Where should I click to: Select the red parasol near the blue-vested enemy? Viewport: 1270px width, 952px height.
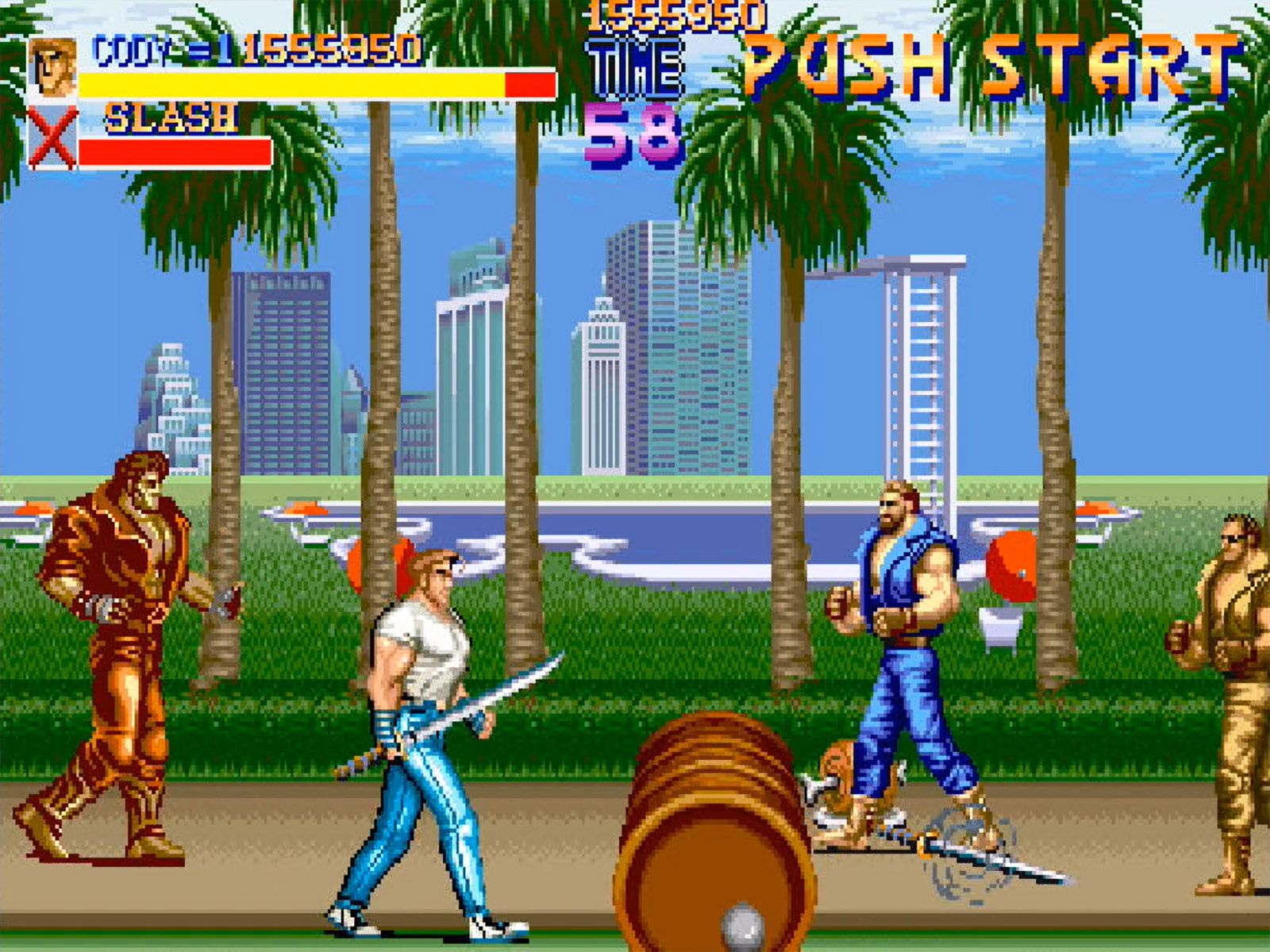click(1012, 567)
